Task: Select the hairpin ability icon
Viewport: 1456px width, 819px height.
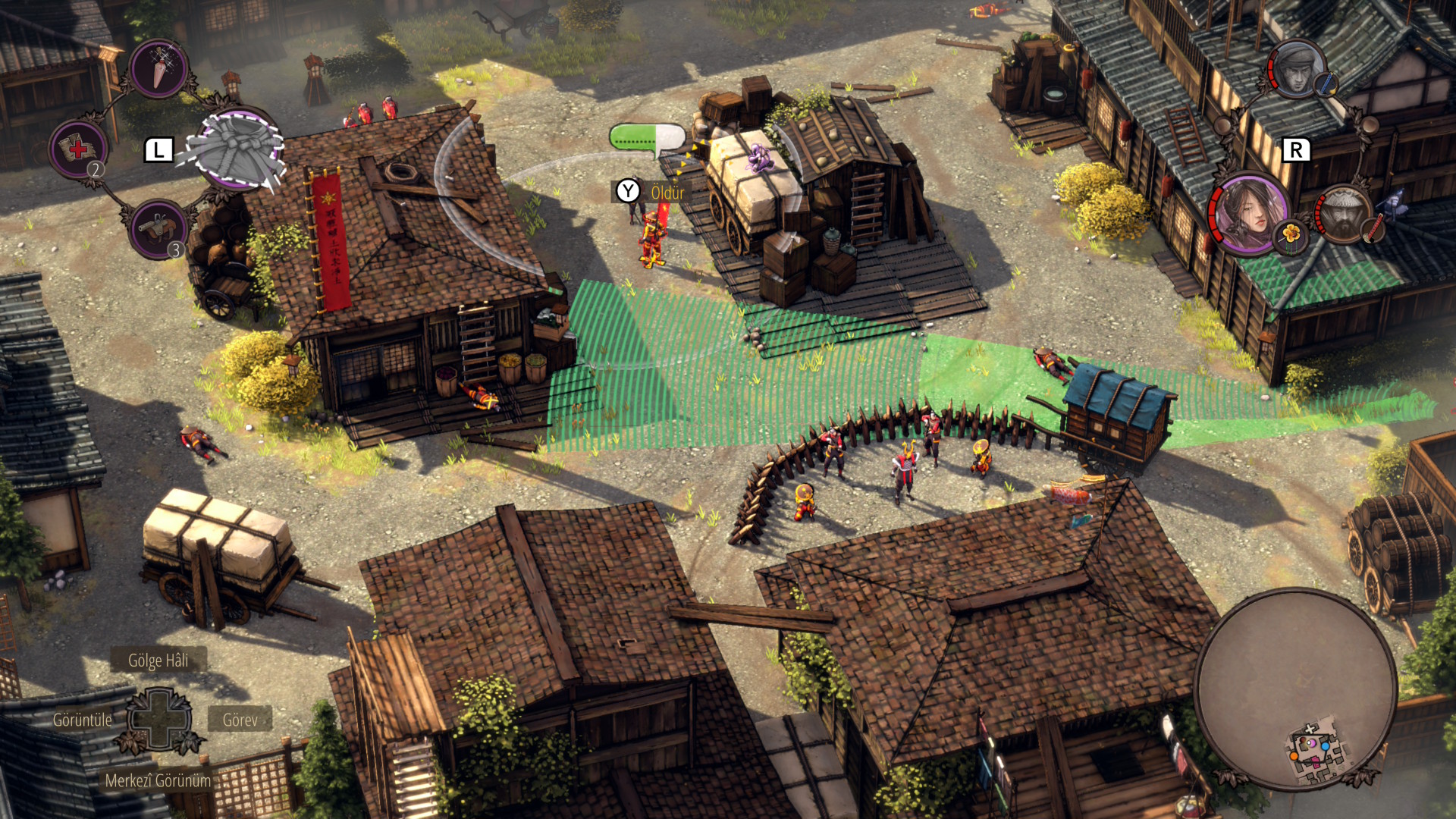Action: pyautogui.click(x=159, y=68)
